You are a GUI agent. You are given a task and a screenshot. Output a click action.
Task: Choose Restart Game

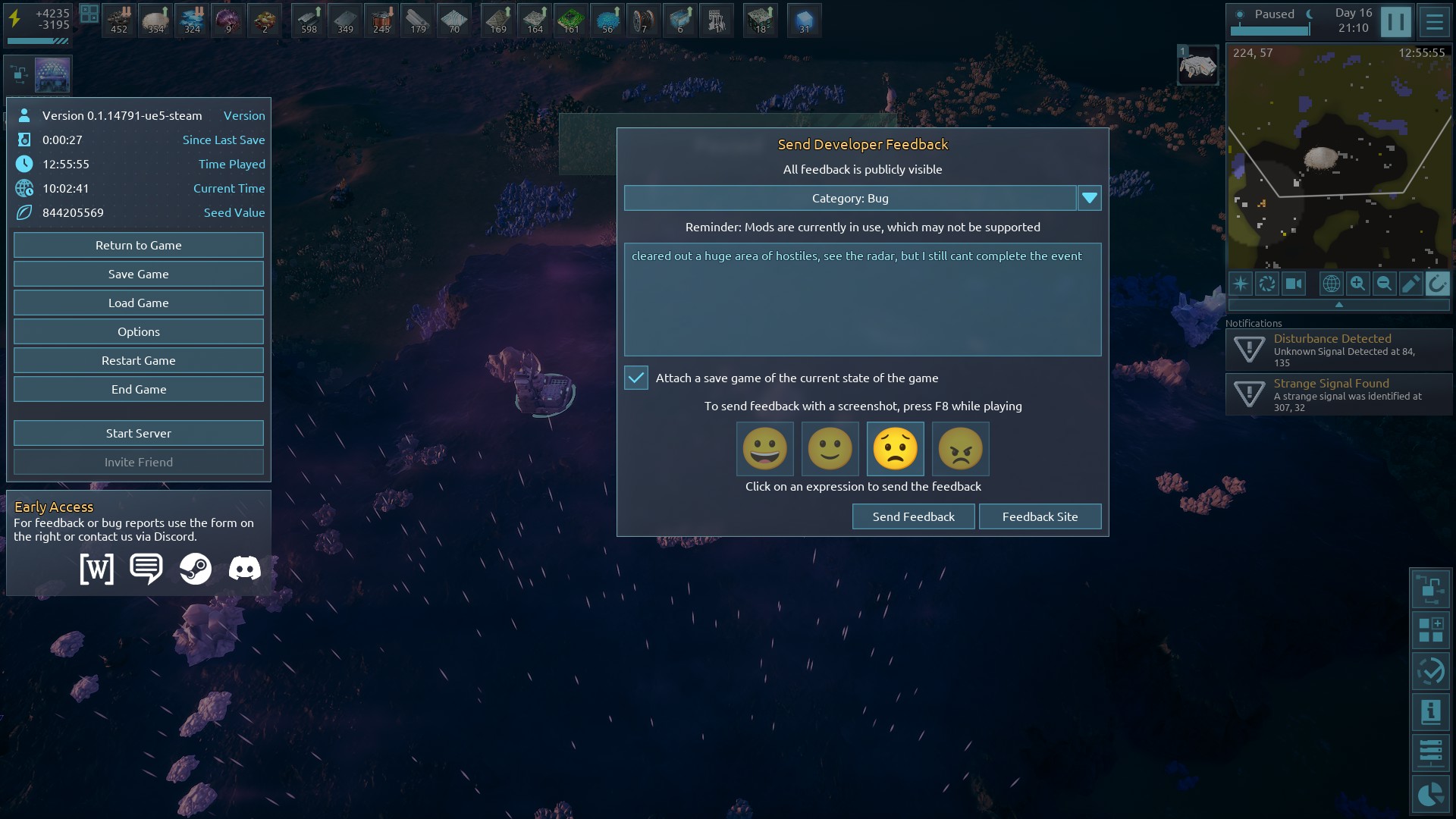tap(139, 360)
